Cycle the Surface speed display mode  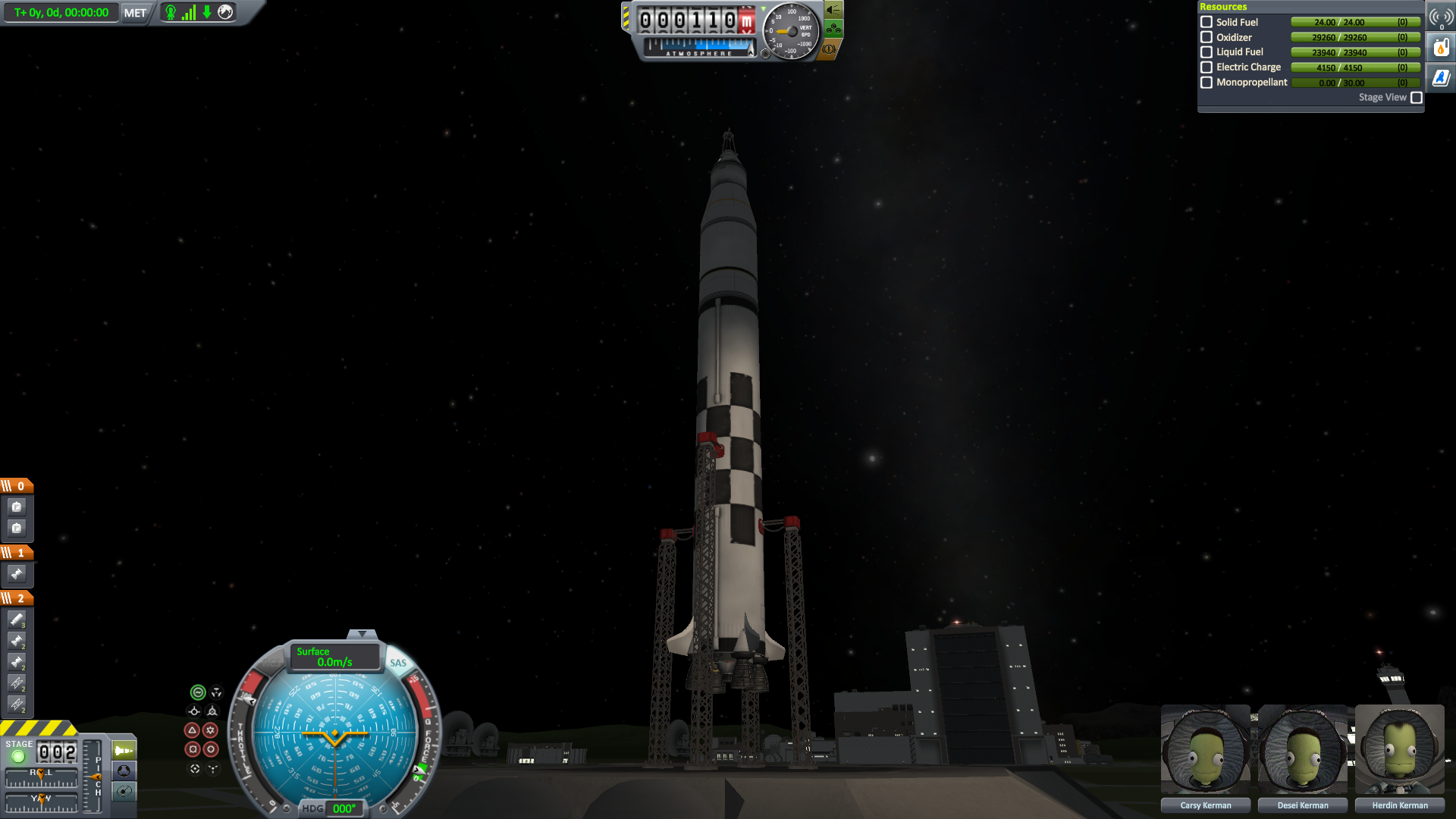pos(334,657)
